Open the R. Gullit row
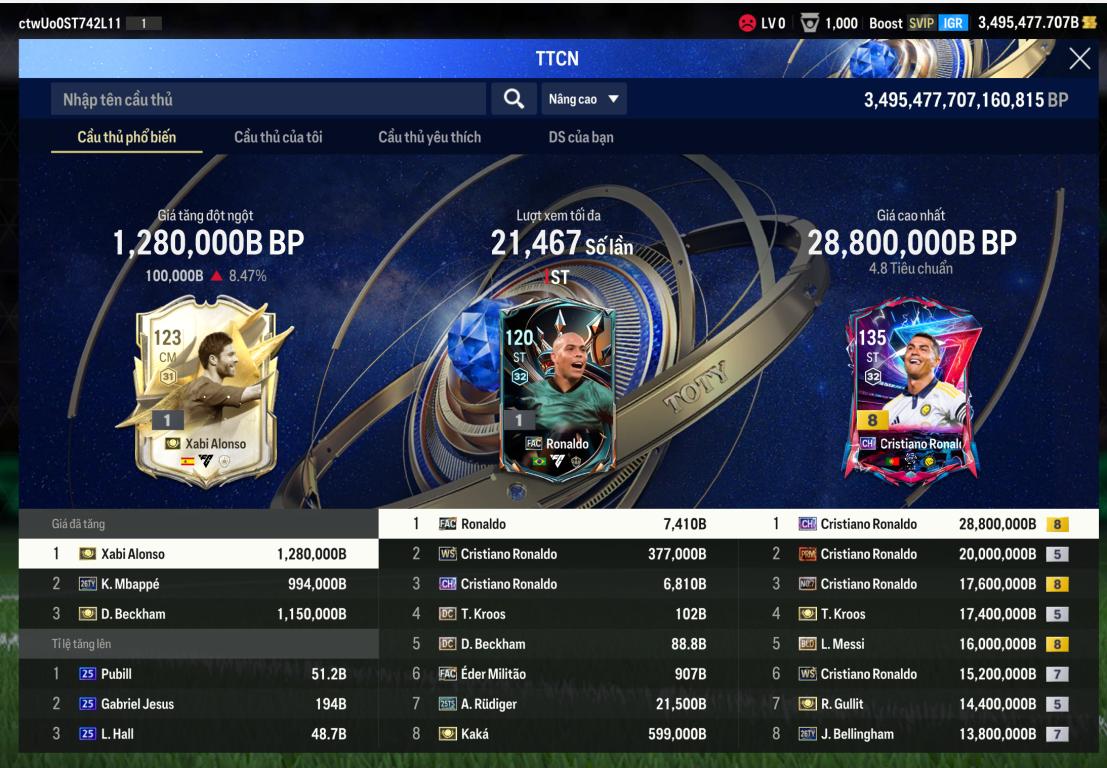Viewport: 1107px width, 768px height. [x=918, y=704]
